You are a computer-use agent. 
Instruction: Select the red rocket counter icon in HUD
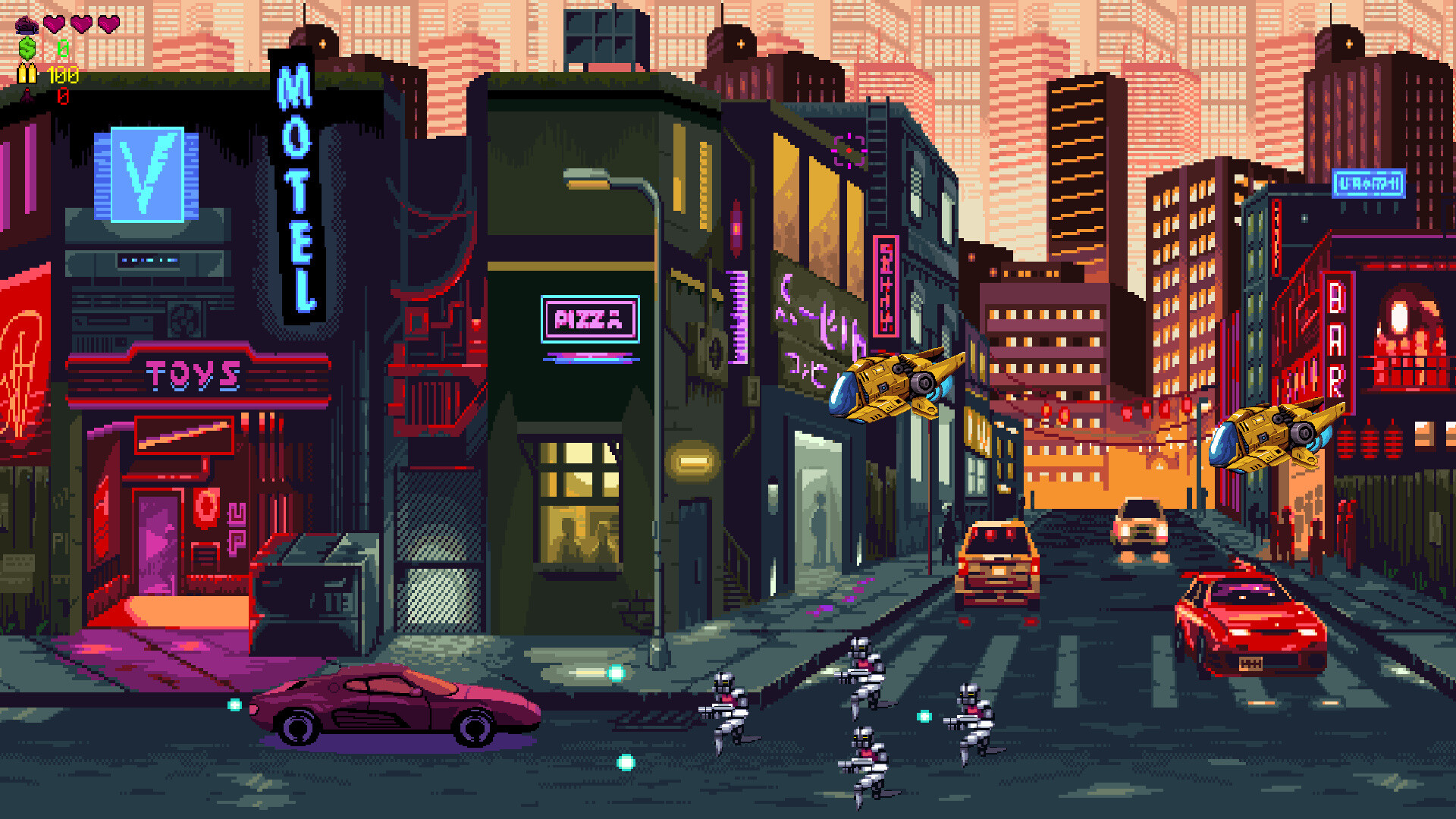[27, 96]
